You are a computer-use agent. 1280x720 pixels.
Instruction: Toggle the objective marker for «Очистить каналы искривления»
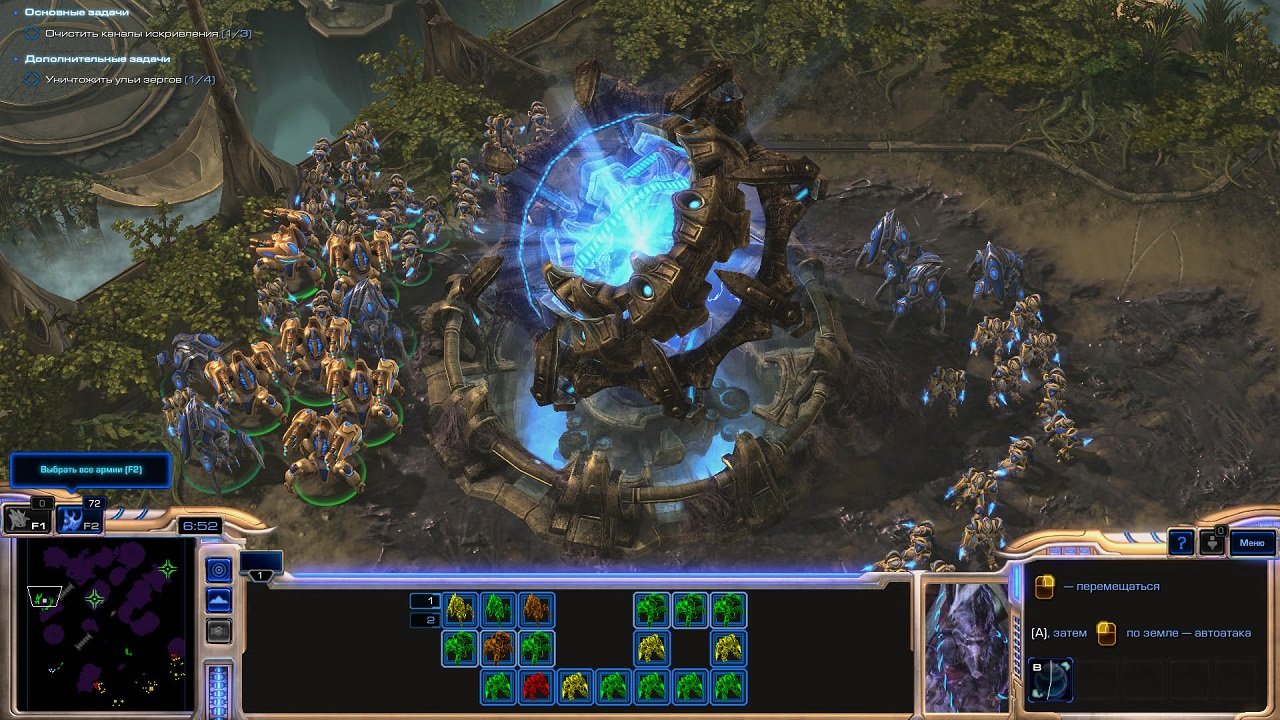coord(31,31)
